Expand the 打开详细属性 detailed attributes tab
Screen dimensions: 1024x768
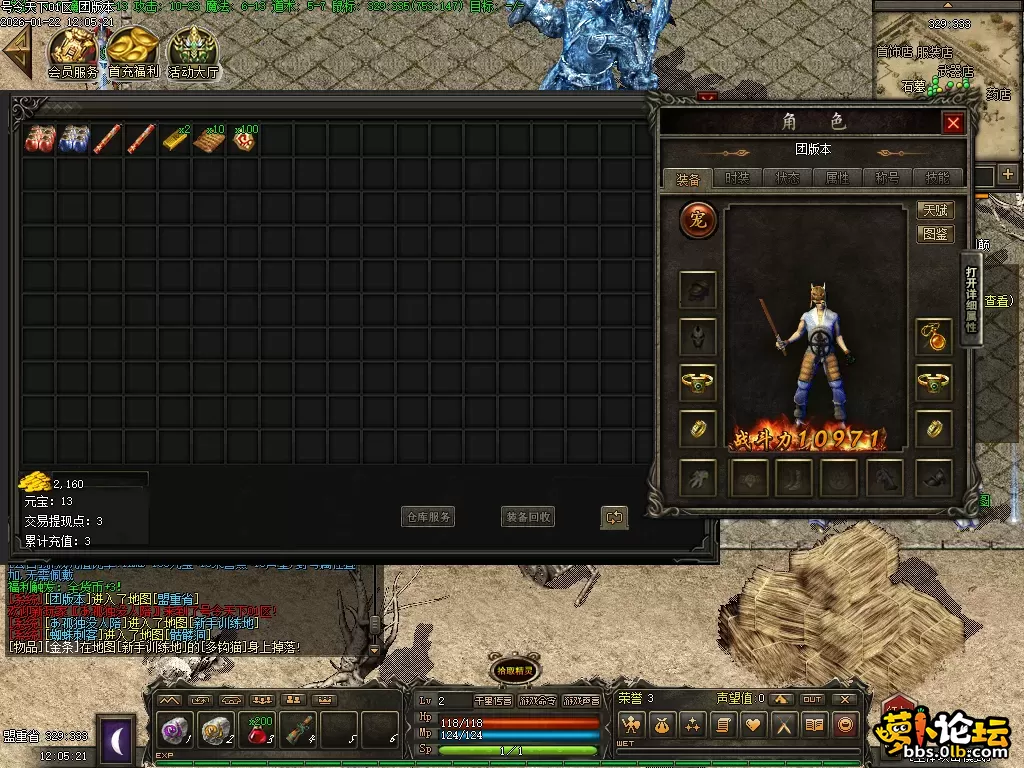tap(970, 300)
